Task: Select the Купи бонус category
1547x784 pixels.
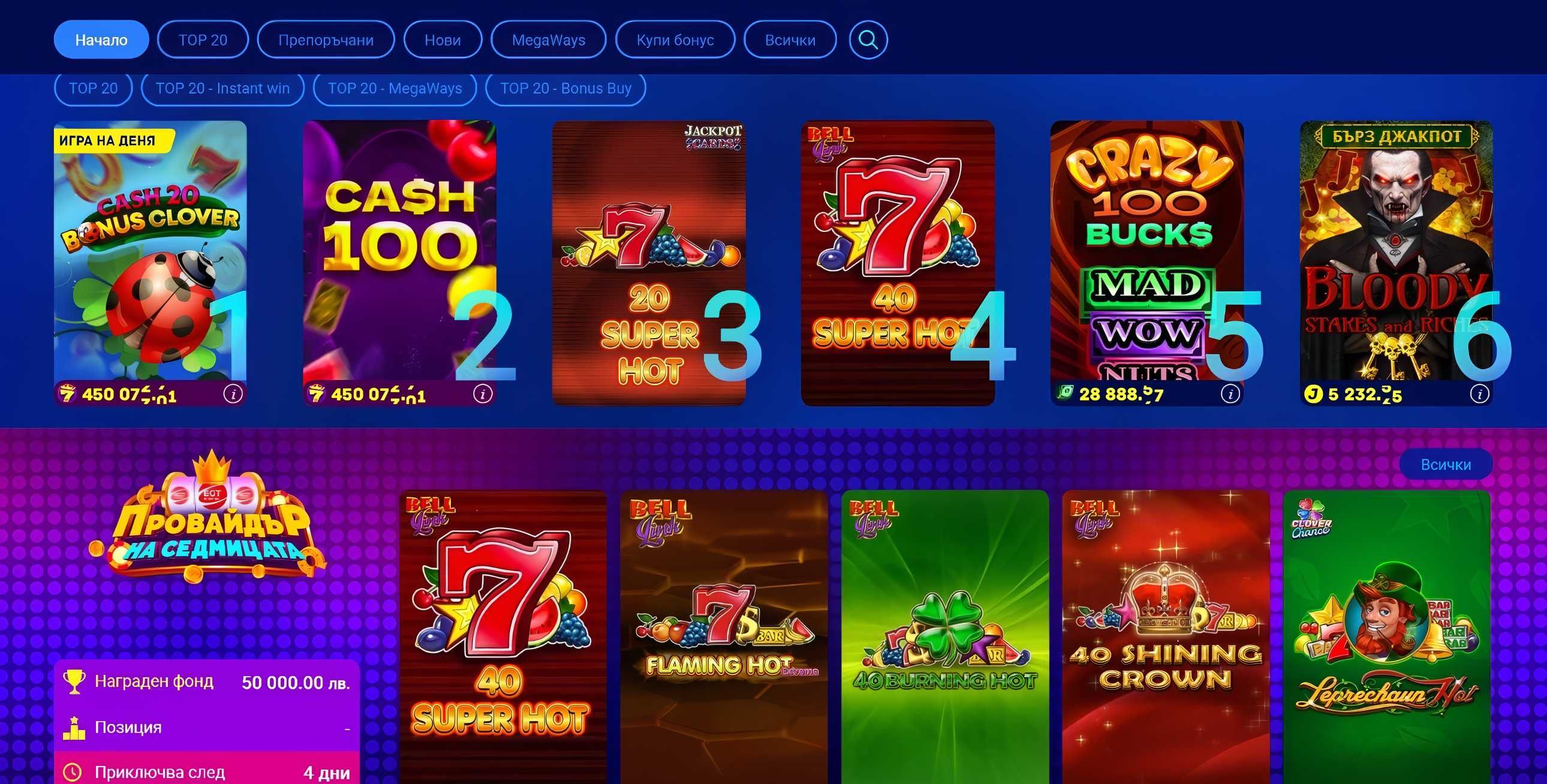Action: click(x=674, y=40)
